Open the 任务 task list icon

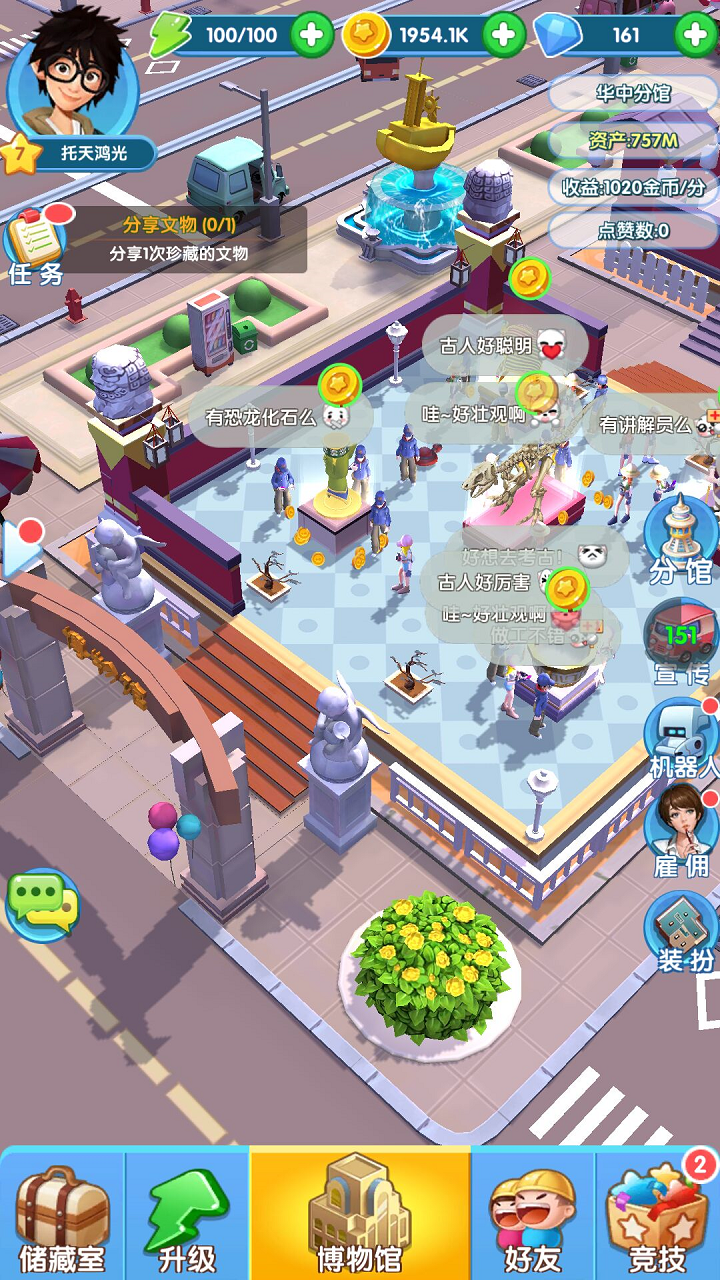point(38,245)
